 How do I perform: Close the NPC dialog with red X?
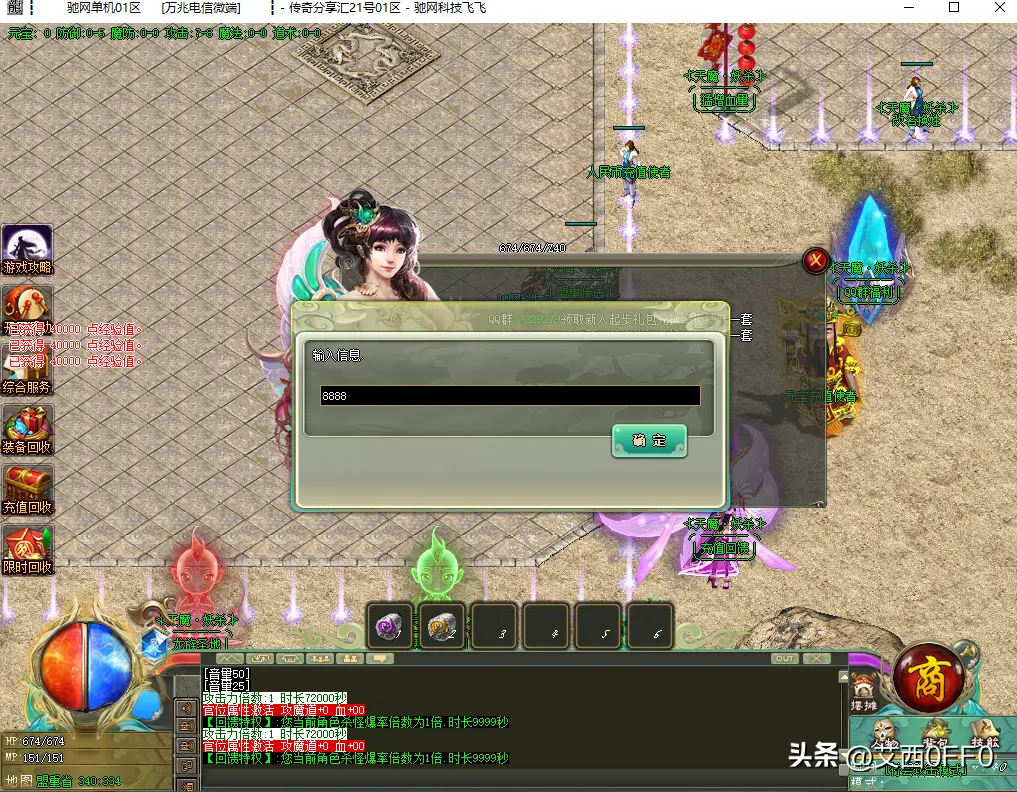click(816, 262)
